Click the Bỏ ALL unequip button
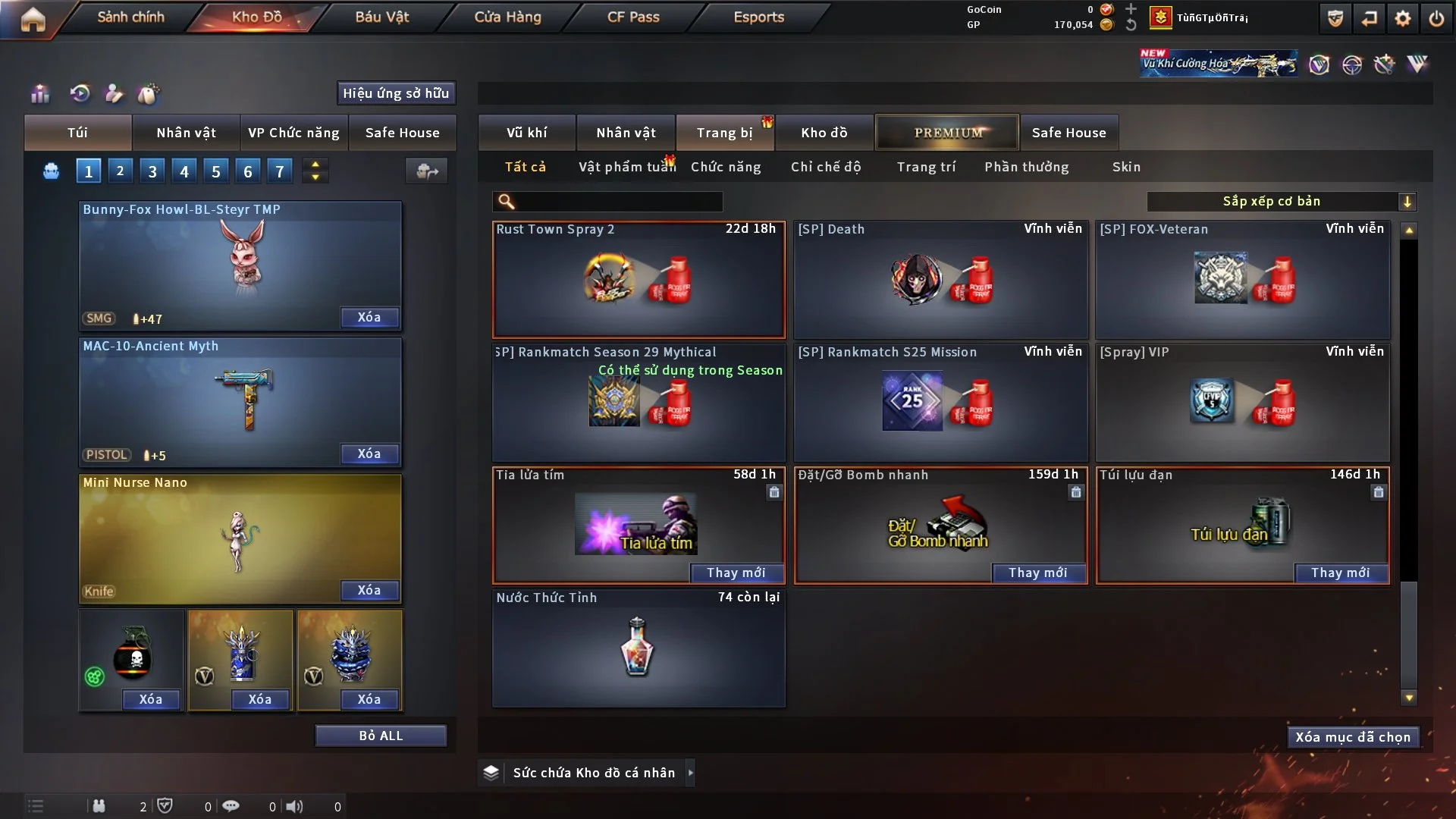Image resolution: width=1456 pixels, height=819 pixels. tap(381, 736)
